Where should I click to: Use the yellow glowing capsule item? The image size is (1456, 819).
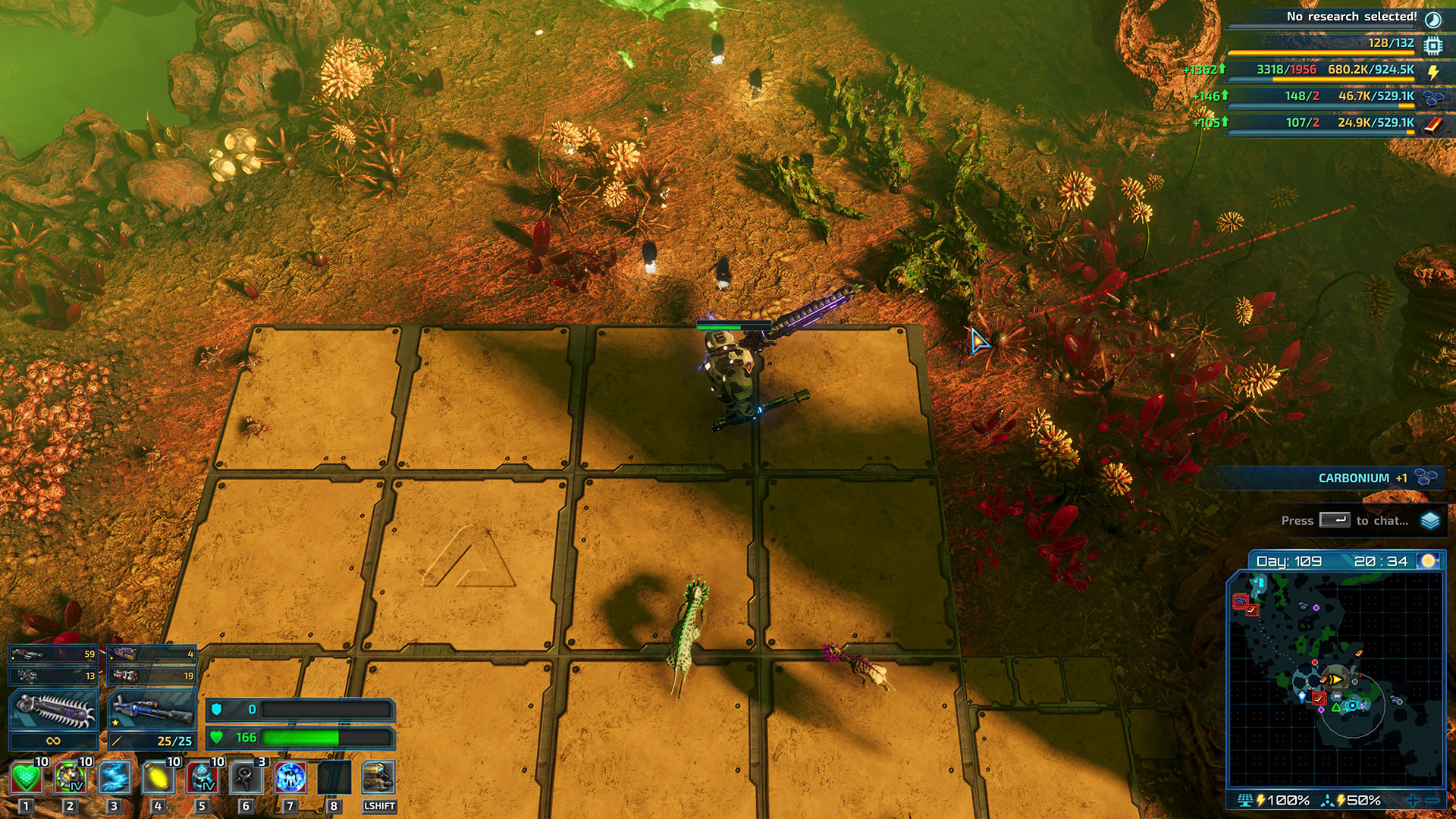[x=158, y=777]
